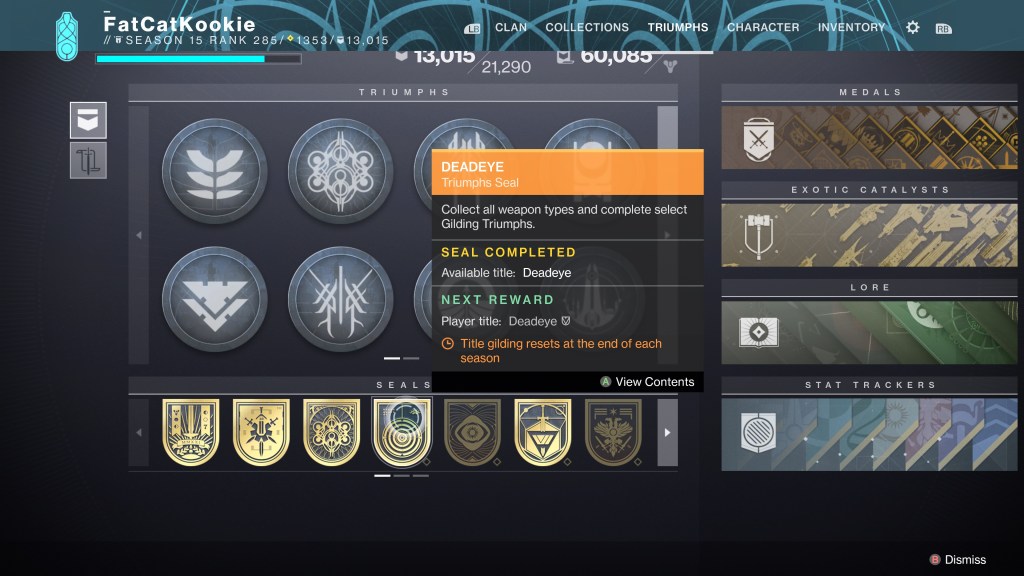1024x576 pixels.
Task: Select the Deadeye target-rings seal
Action: point(402,431)
